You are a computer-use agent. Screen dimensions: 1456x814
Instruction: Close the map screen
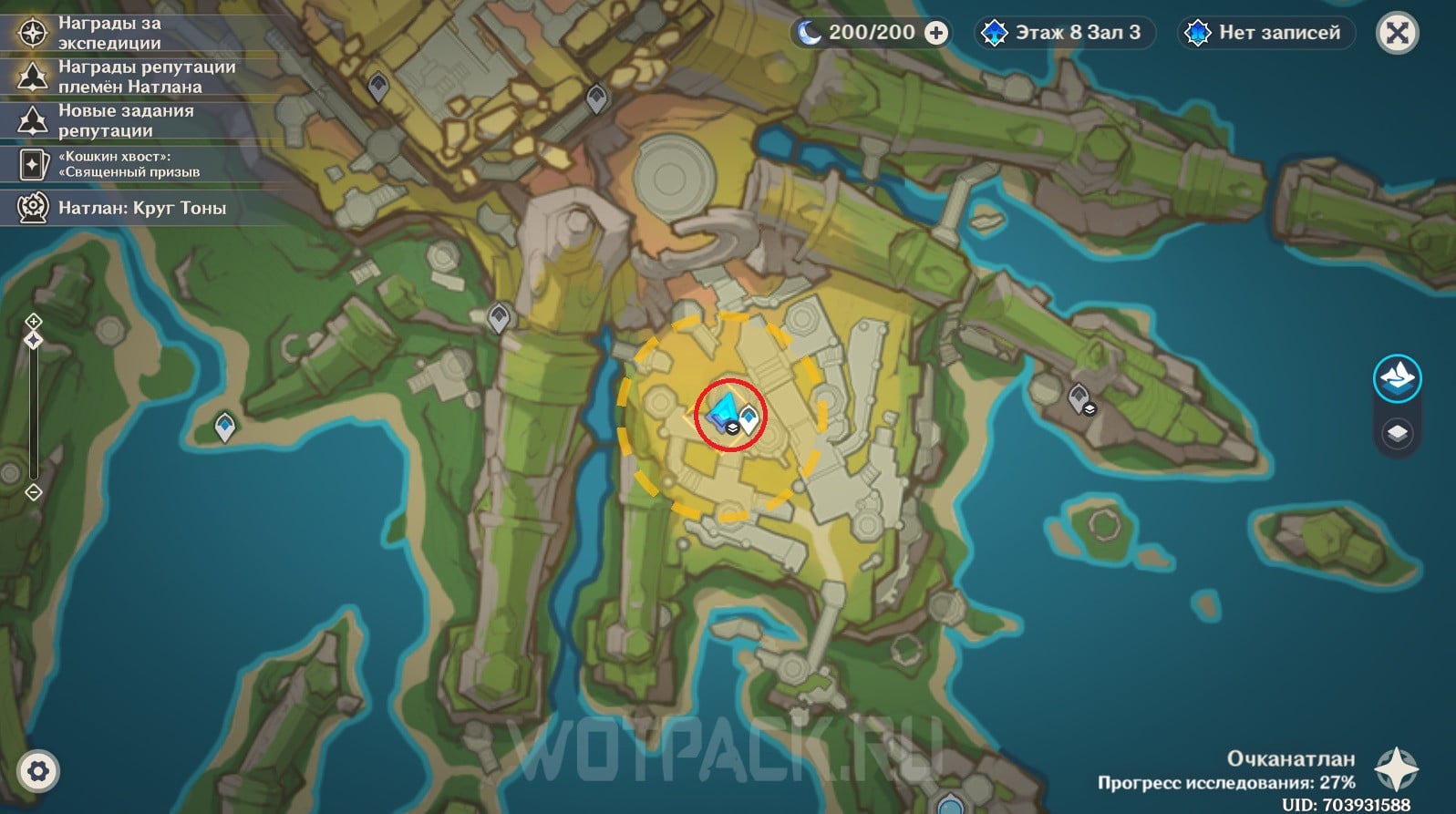tap(1397, 34)
